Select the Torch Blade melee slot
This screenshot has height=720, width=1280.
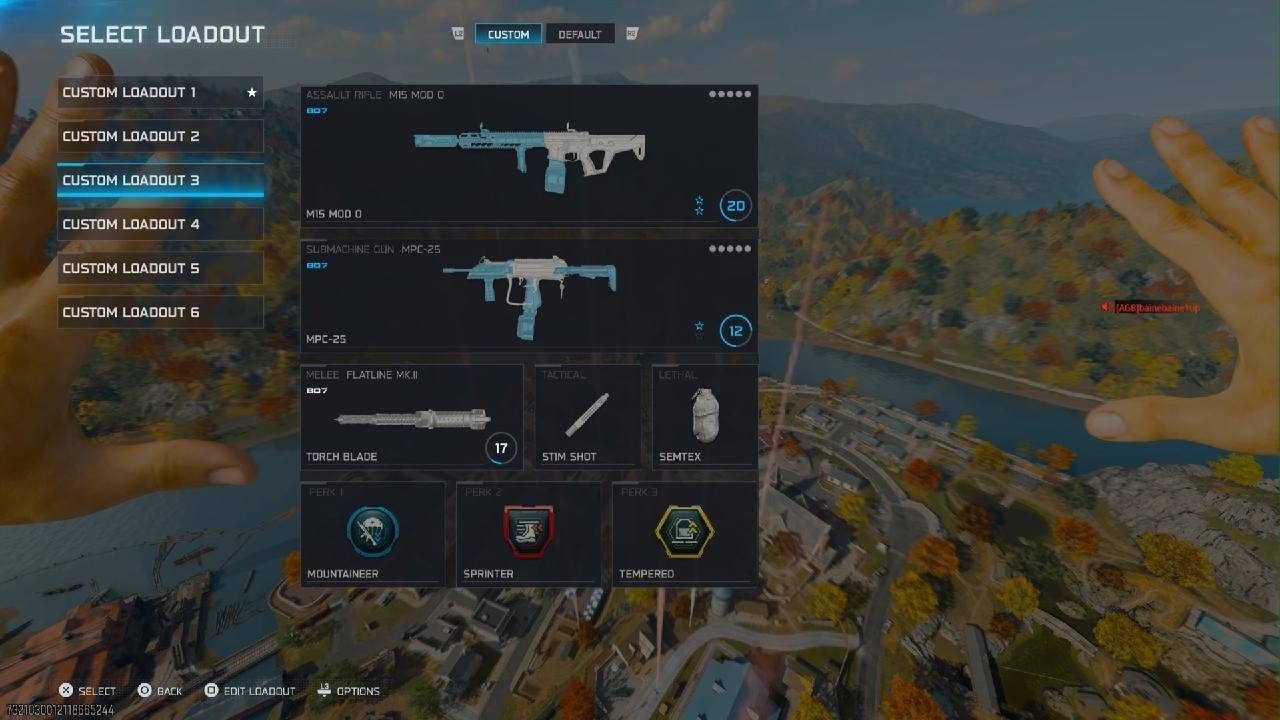click(411, 416)
